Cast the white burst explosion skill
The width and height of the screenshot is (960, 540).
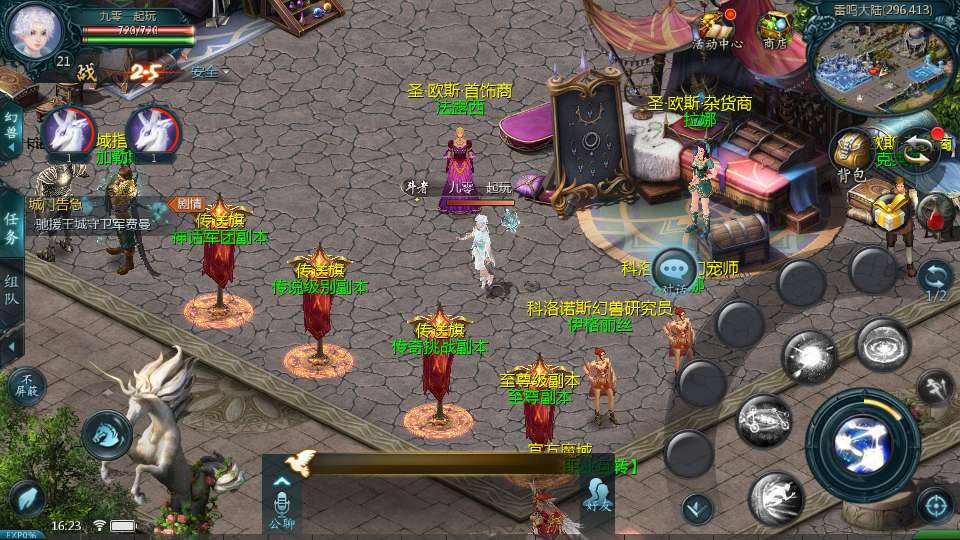pos(809,357)
